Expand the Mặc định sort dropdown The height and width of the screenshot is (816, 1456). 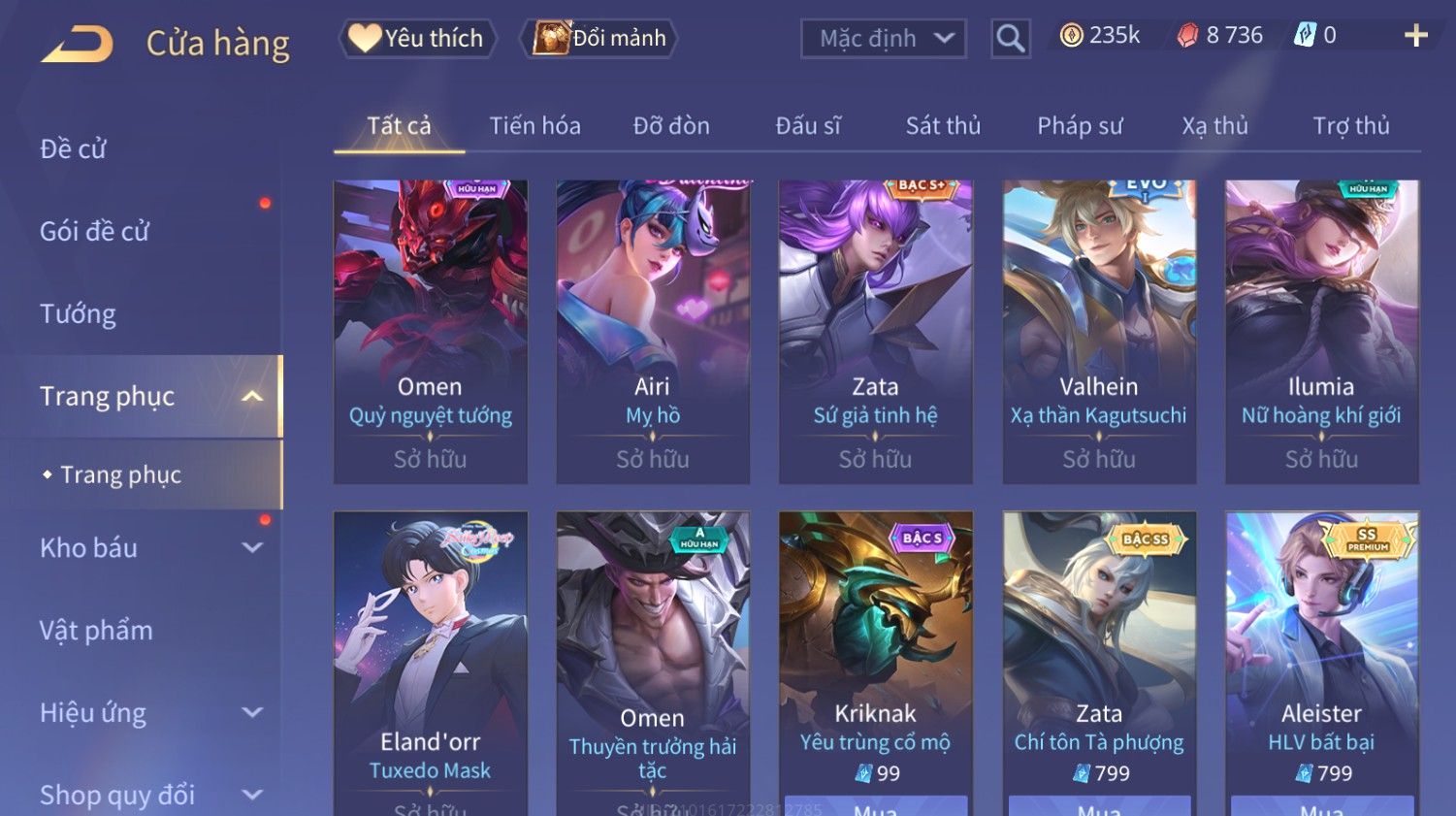(884, 39)
